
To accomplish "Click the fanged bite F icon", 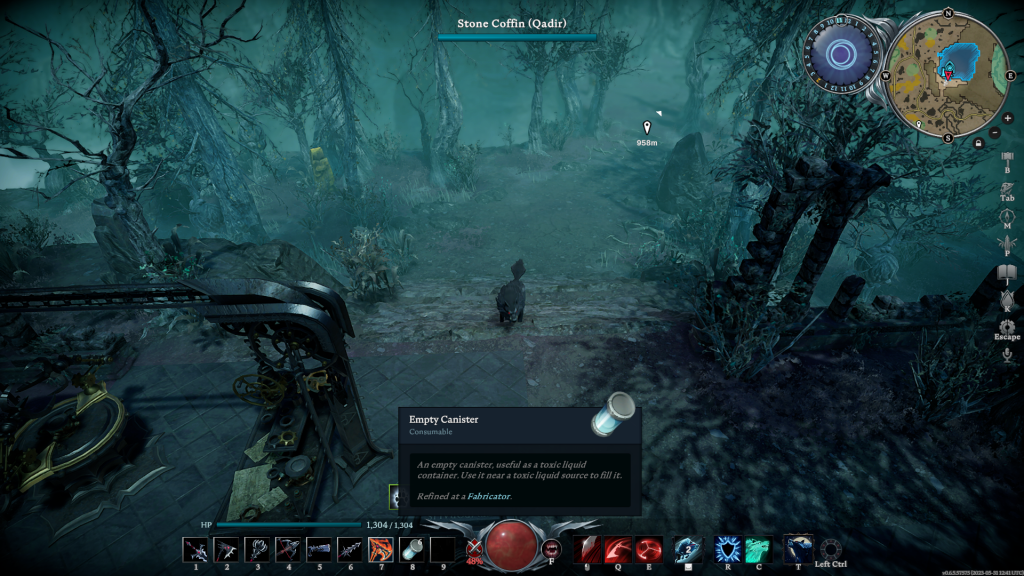I will tap(551, 549).
